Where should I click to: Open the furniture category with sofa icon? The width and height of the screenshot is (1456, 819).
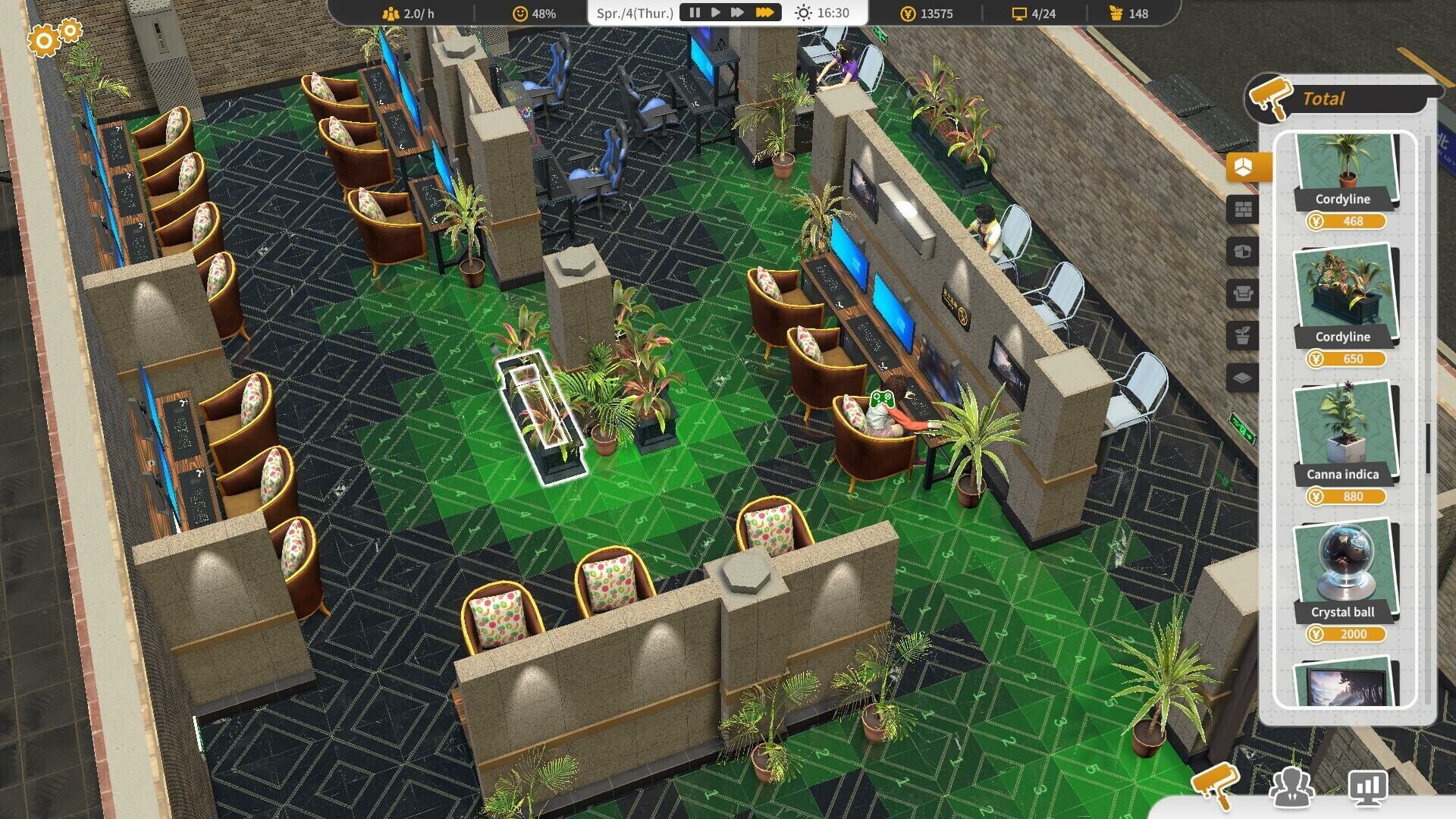click(1244, 293)
